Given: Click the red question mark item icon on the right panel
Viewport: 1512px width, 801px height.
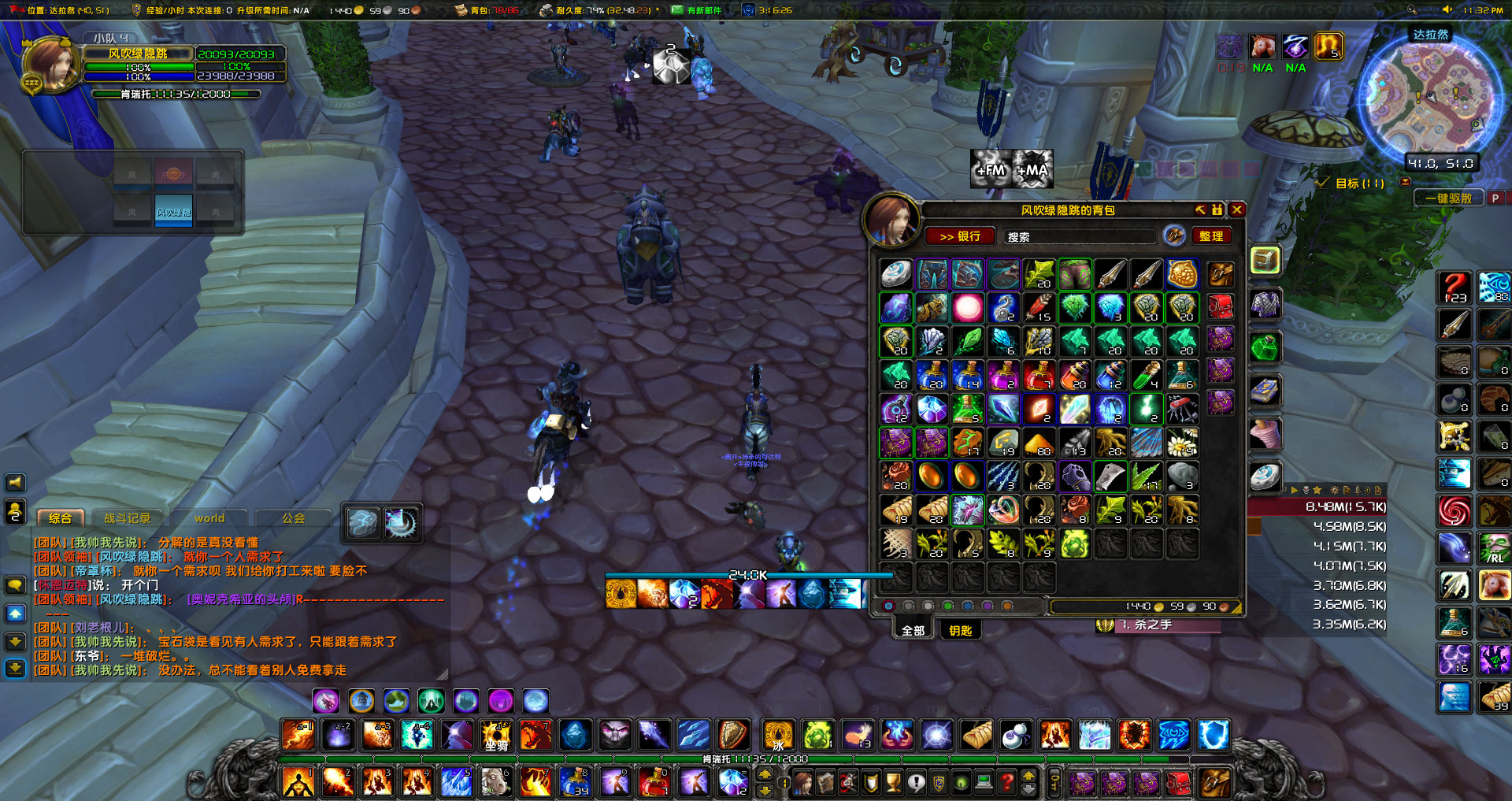Looking at the screenshot, I should [1454, 287].
